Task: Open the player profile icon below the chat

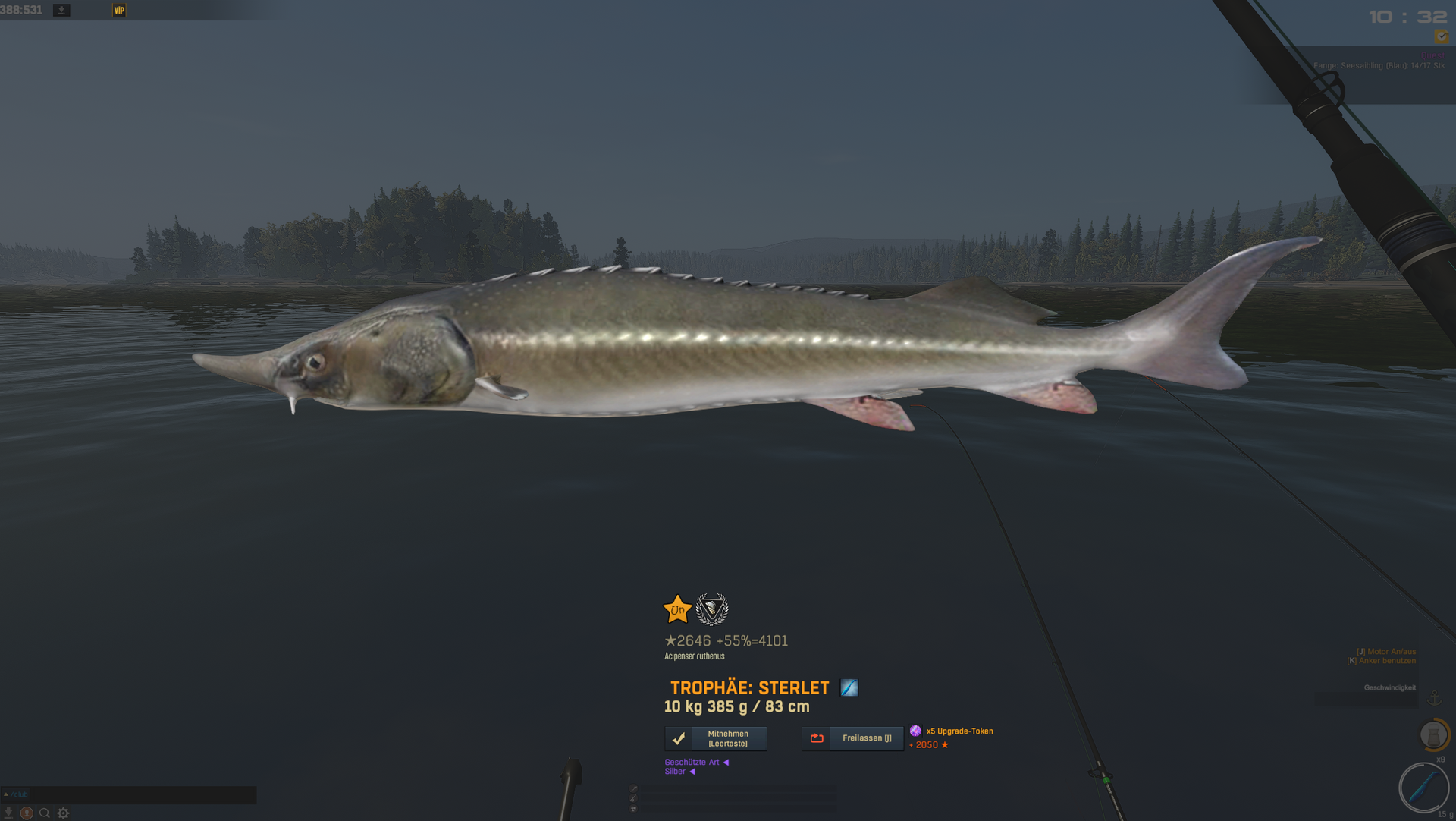Action: pyautogui.click(x=27, y=813)
